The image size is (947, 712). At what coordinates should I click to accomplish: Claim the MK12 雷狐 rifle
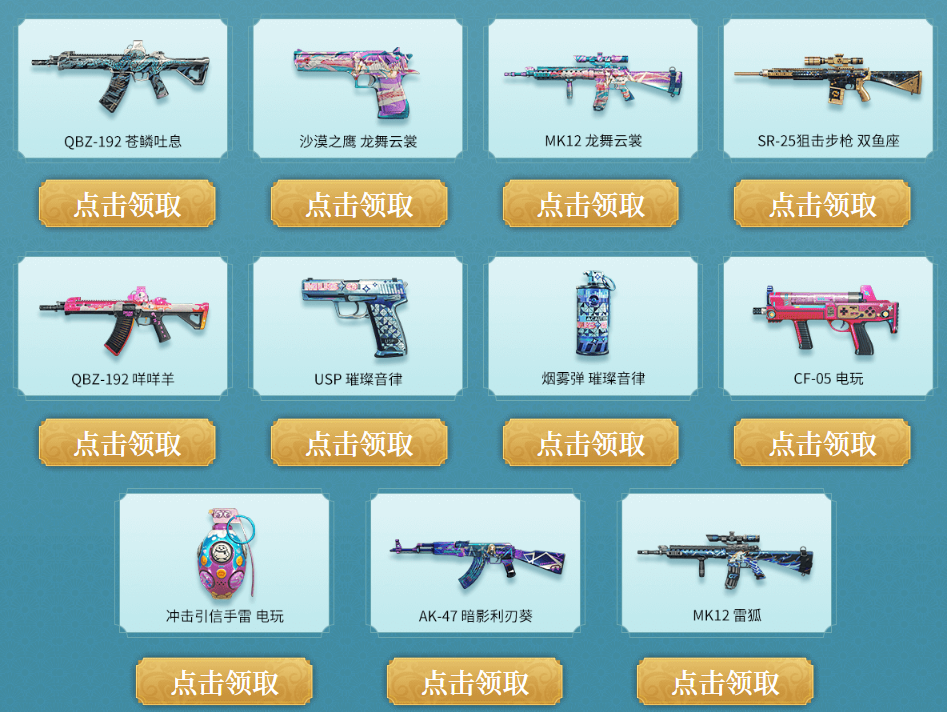point(725,681)
